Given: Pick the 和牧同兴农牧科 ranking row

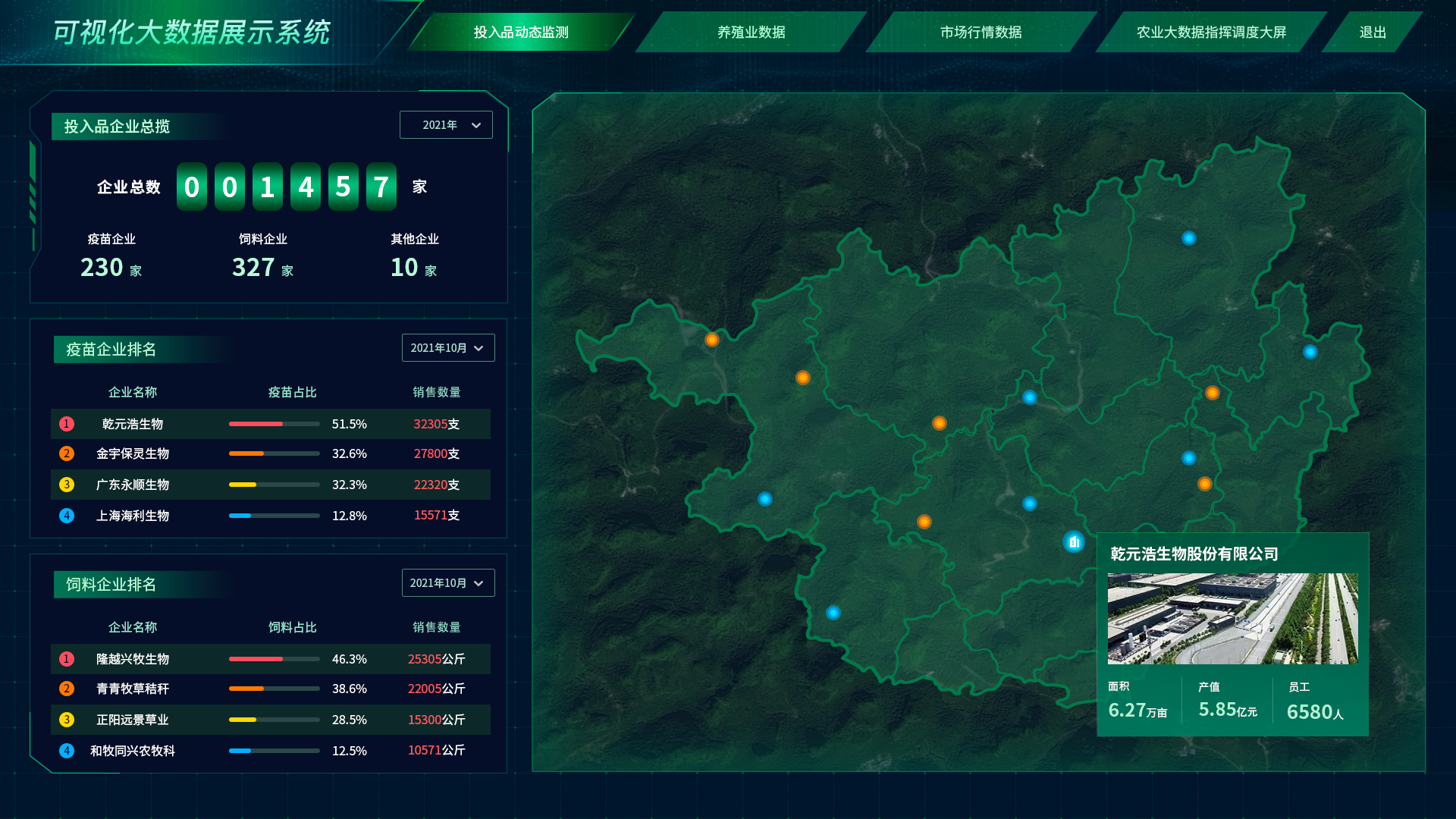Looking at the screenshot, I should point(270,751).
